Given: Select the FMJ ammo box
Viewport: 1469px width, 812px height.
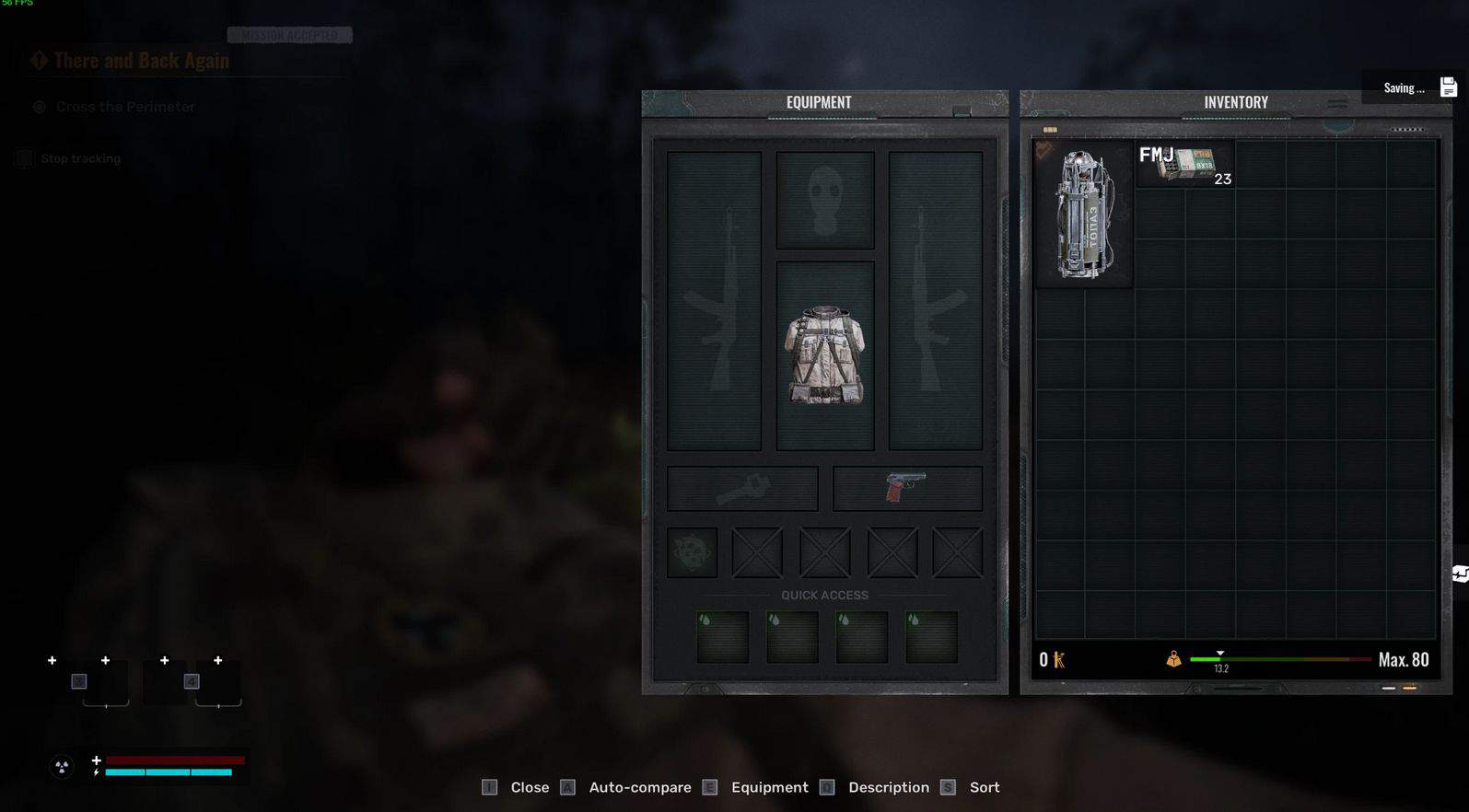Looking at the screenshot, I should tap(1184, 165).
